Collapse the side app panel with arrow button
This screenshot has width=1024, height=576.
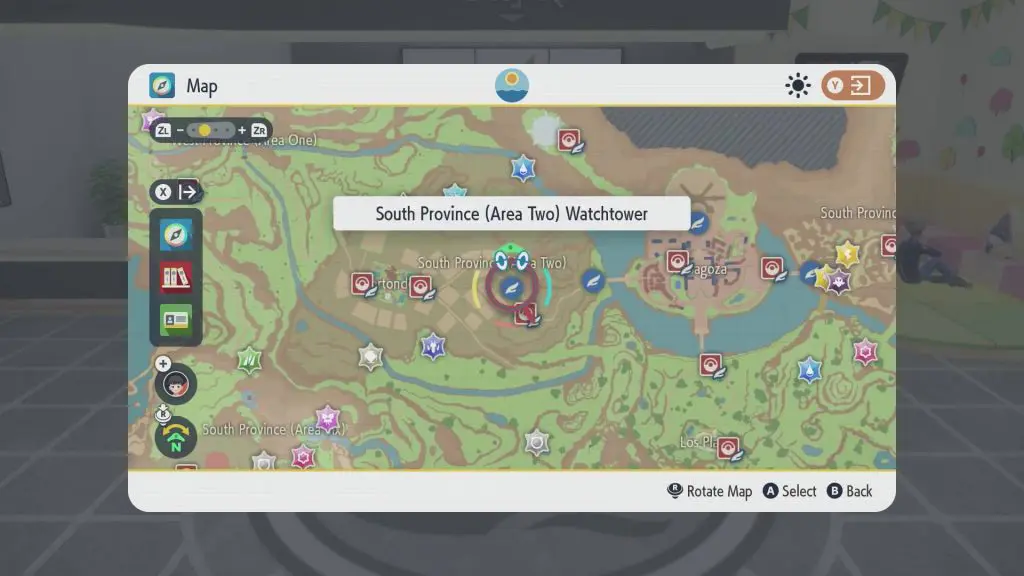[x=177, y=192]
